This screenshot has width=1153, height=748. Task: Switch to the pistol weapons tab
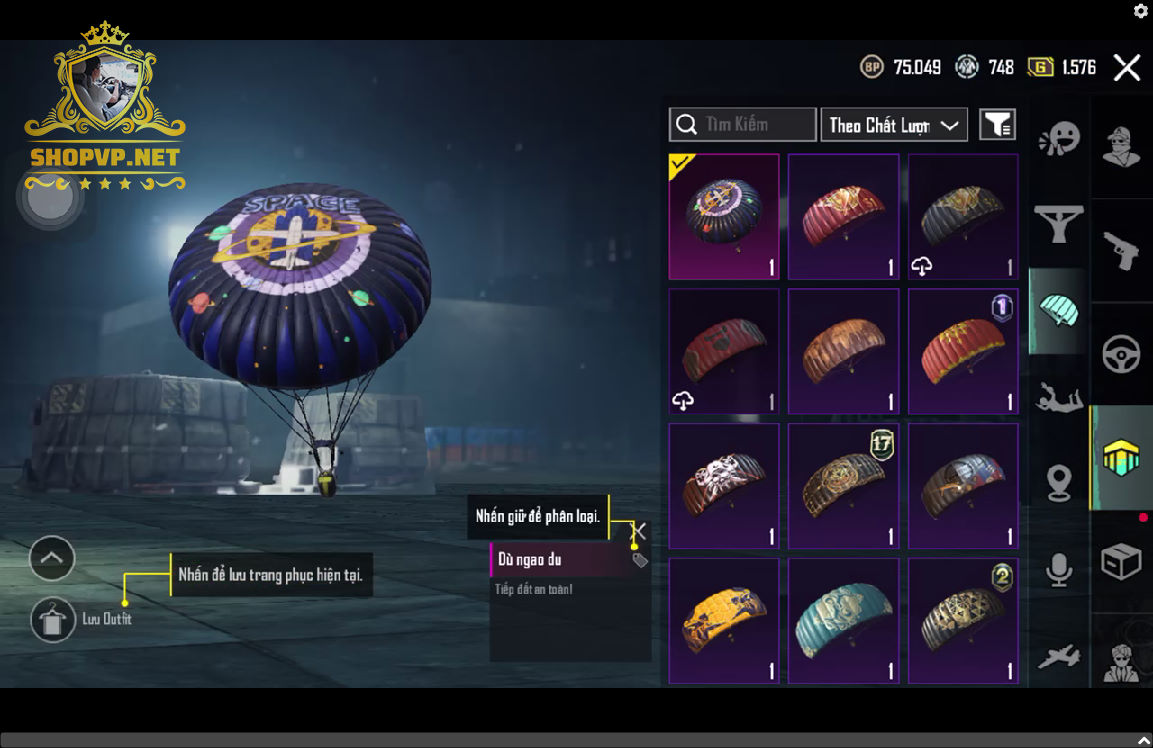1121,251
